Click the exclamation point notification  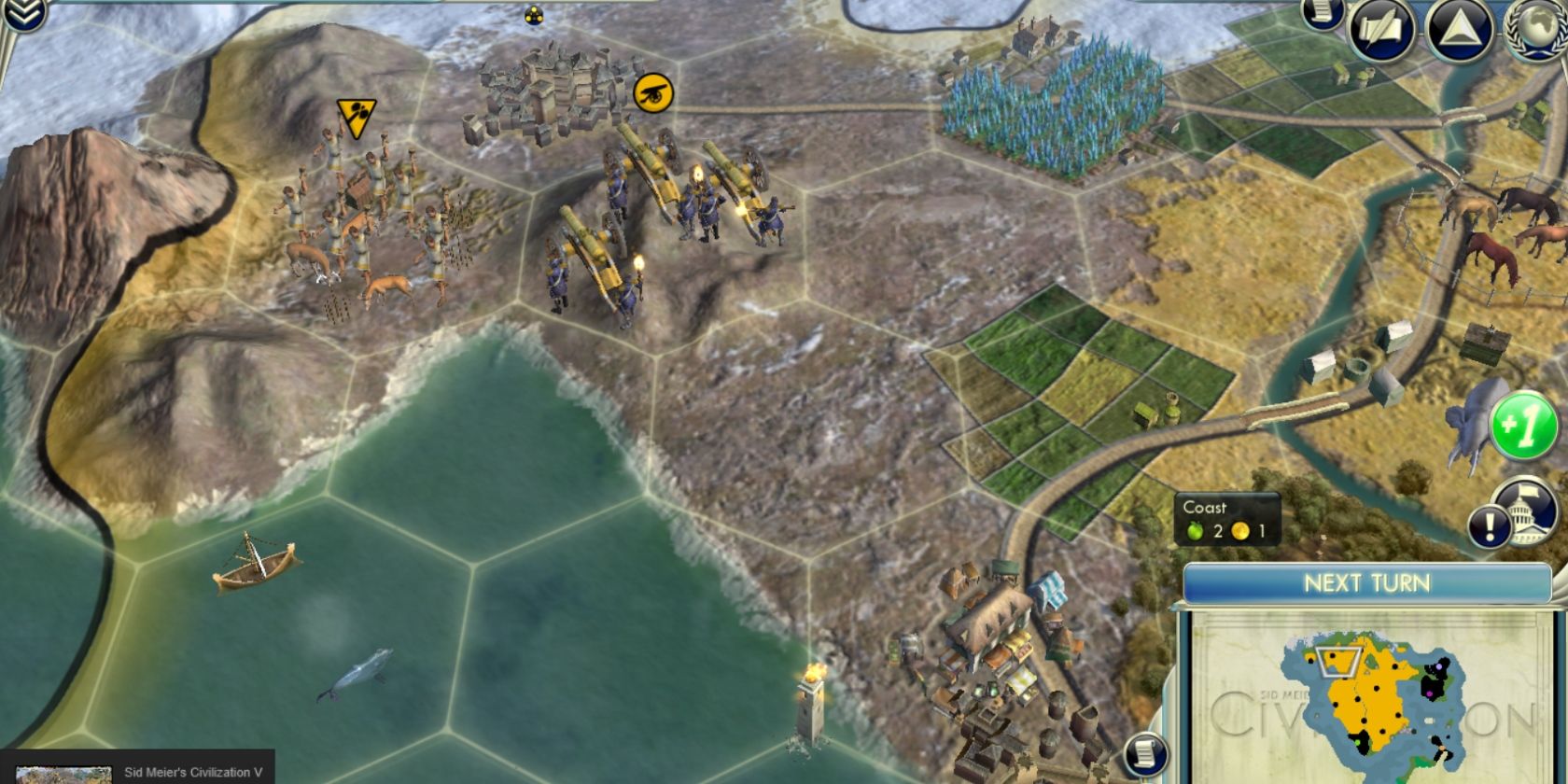point(1491,525)
